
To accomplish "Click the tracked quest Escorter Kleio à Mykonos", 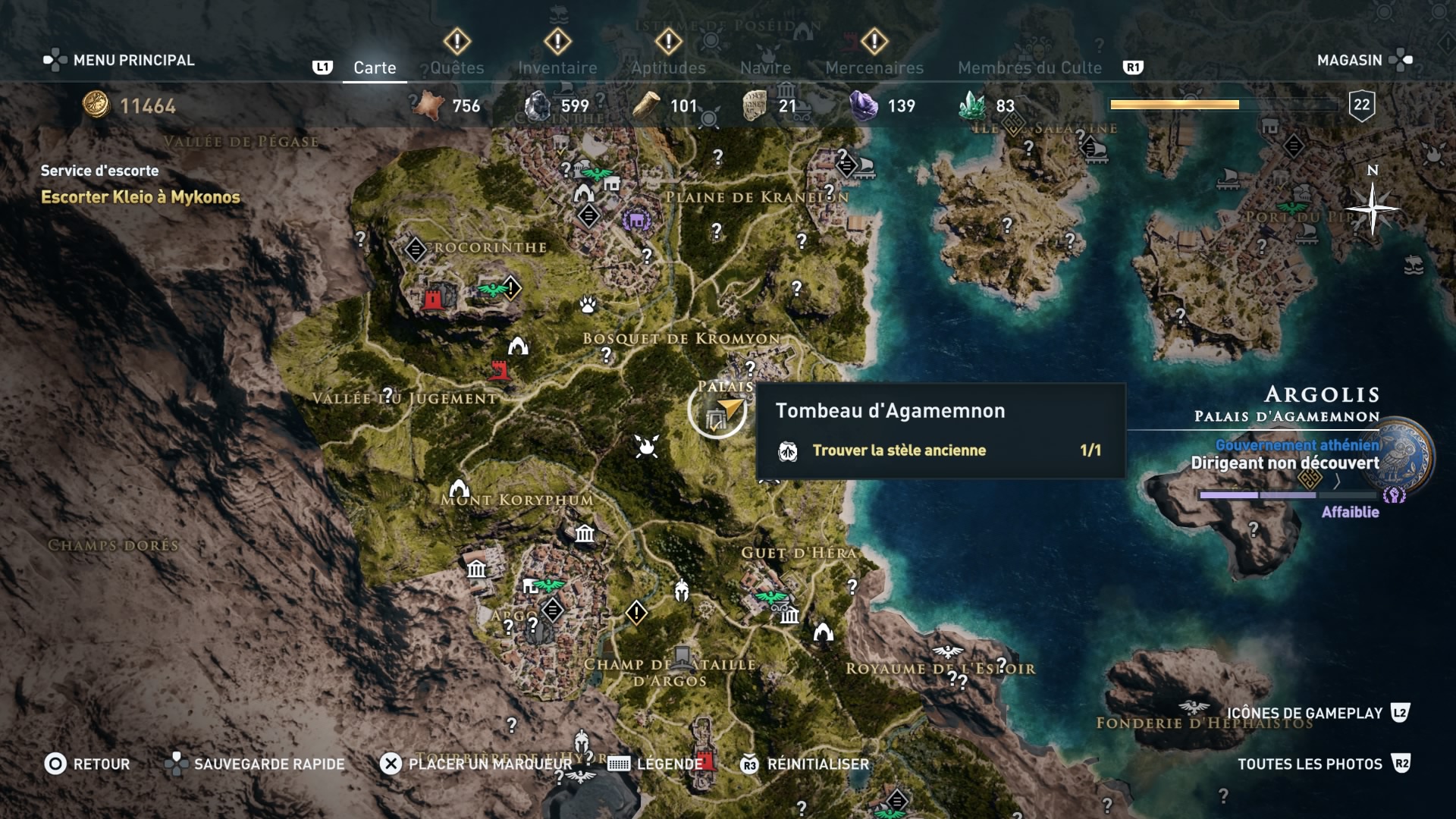I will point(140,197).
